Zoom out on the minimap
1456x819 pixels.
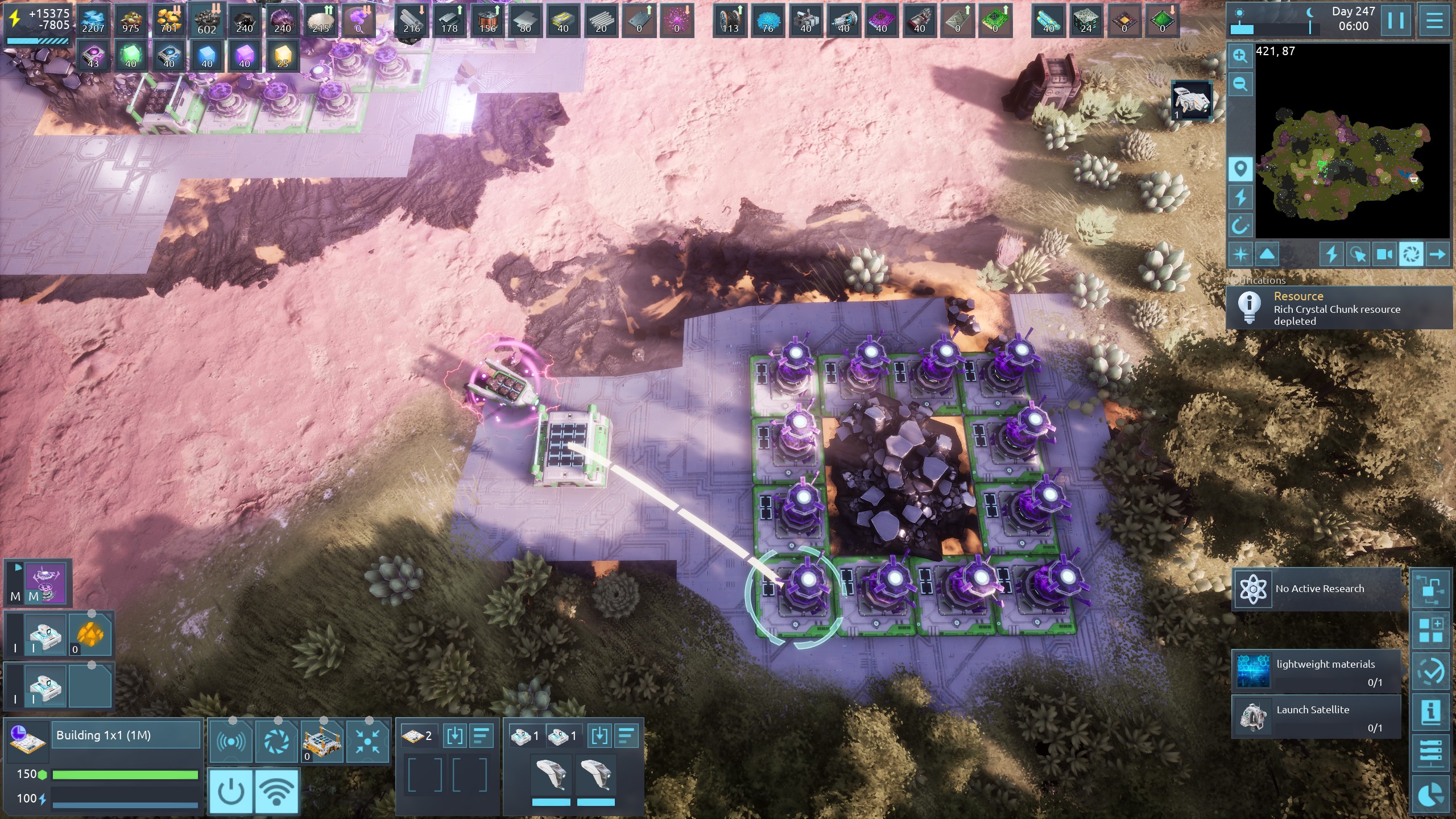point(1240,85)
